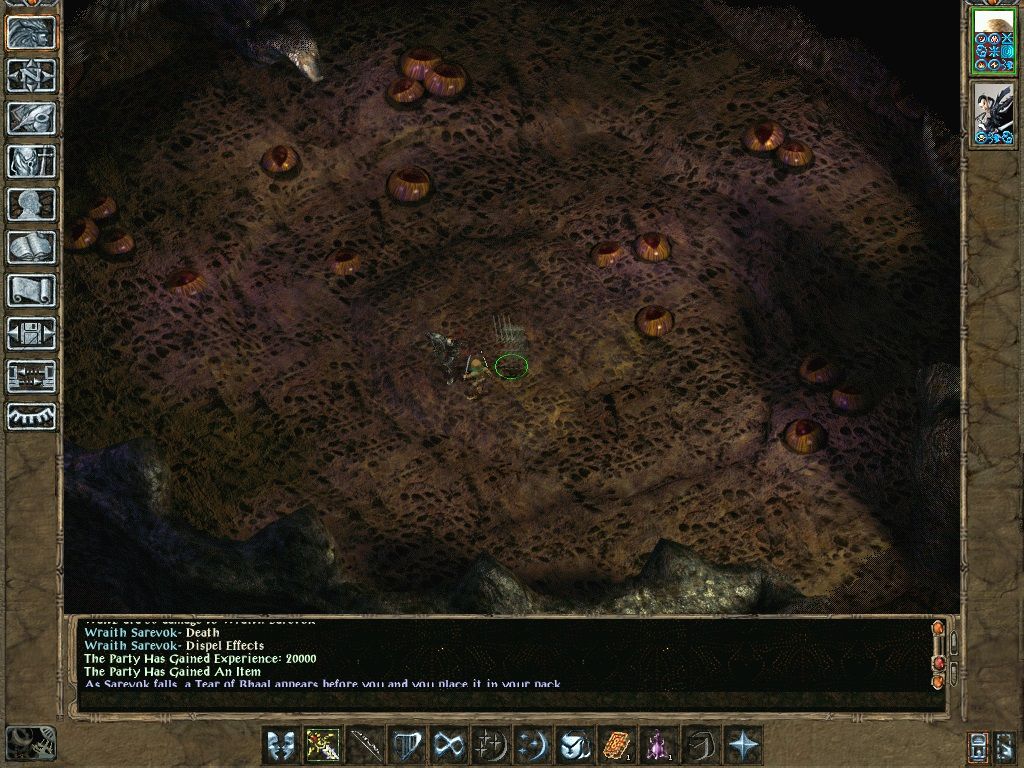This screenshot has height=768, width=1024.
Task: Open the priest scroll button
Action: 31,290
